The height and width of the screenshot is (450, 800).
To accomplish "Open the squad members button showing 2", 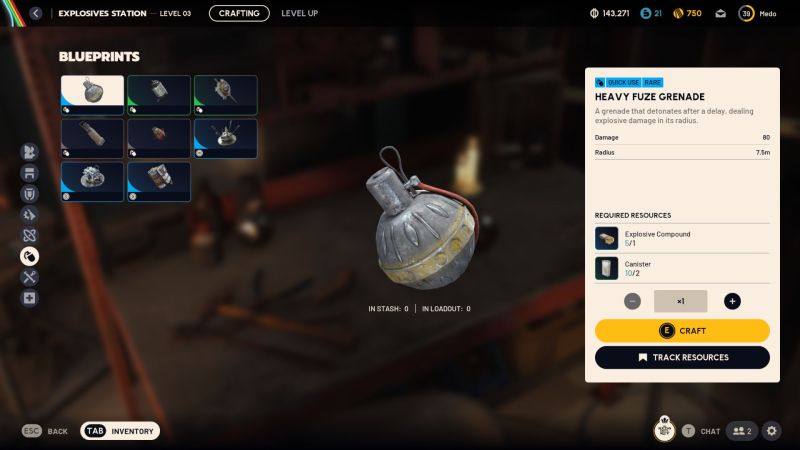I will tap(741, 431).
